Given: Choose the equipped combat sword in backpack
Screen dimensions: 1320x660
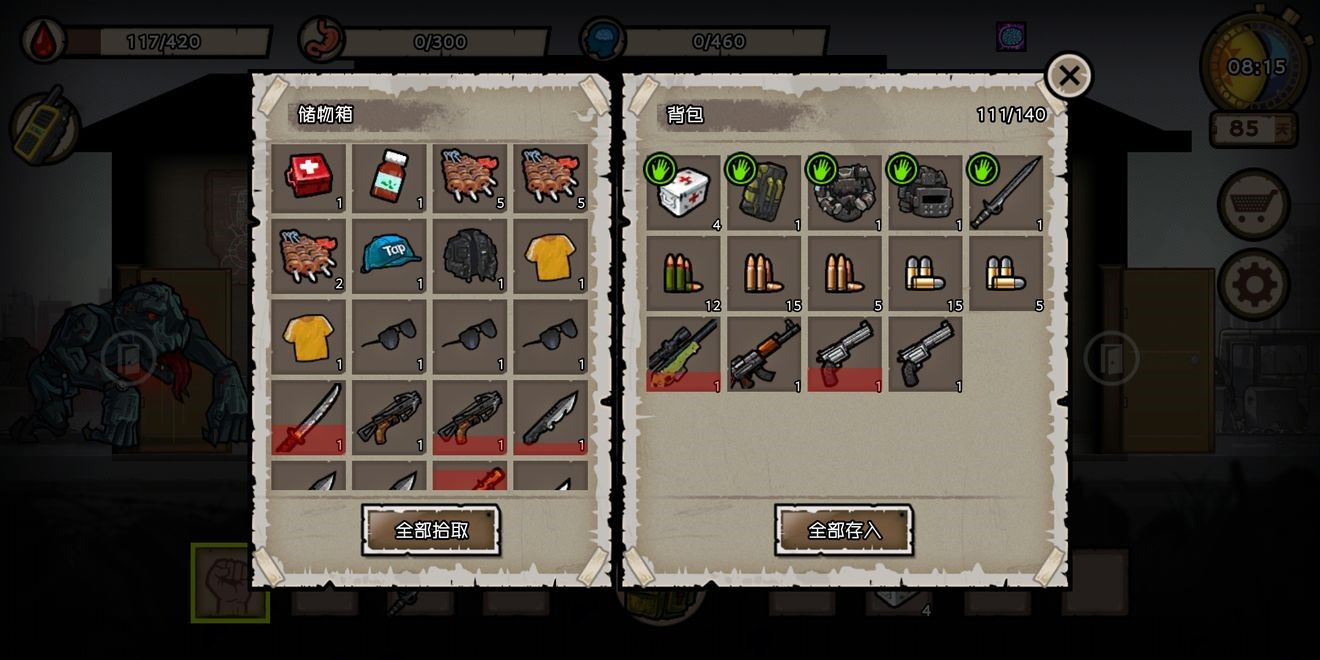Looking at the screenshot, I should click(1006, 193).
